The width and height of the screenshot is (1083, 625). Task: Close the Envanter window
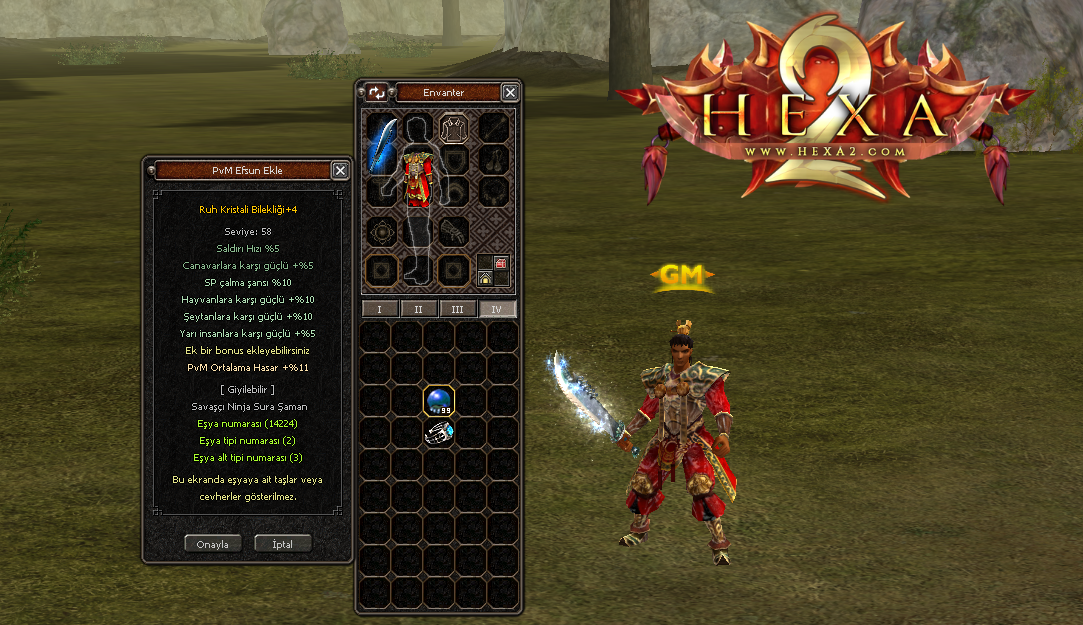pos(510,93)
